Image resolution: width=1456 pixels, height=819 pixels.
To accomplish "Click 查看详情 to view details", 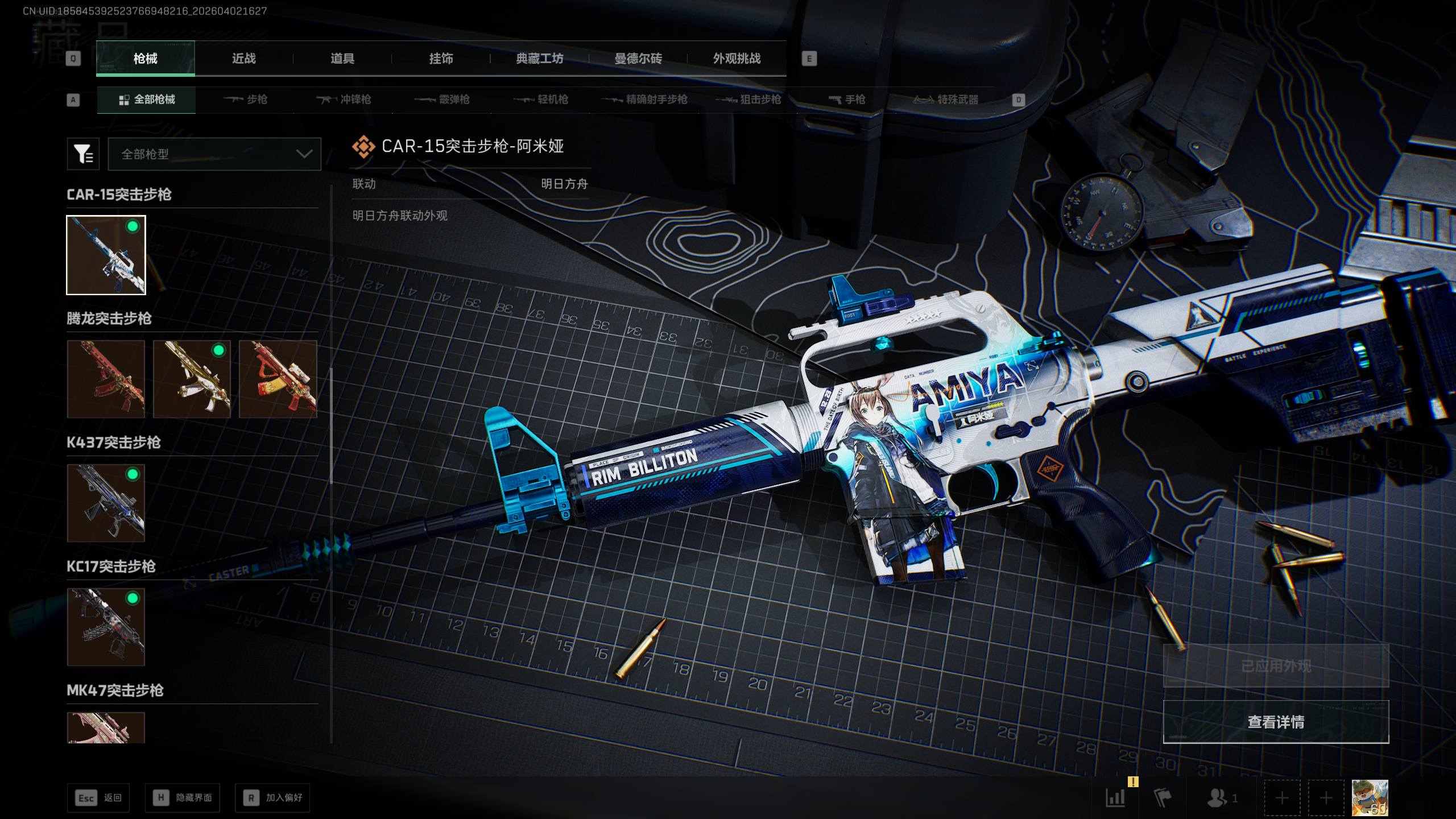I will point(1276,722).
